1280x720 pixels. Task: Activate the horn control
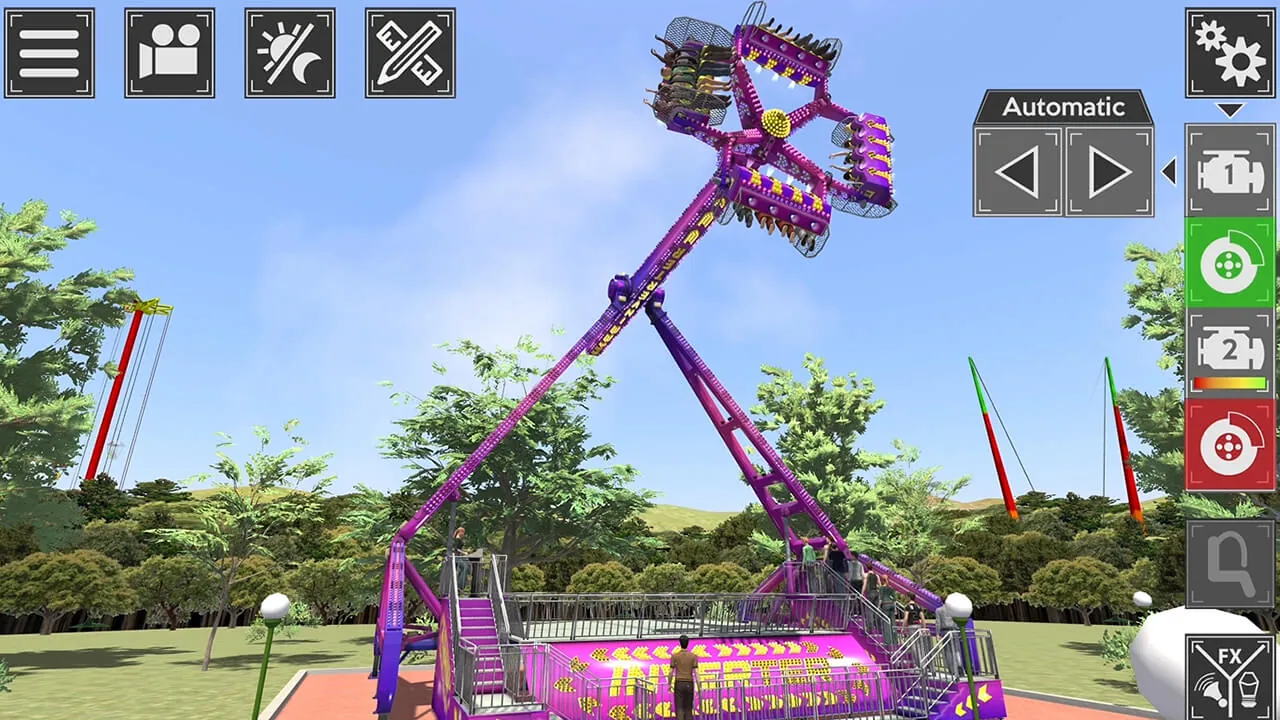pyautogui.click(x=1229, y=560)
